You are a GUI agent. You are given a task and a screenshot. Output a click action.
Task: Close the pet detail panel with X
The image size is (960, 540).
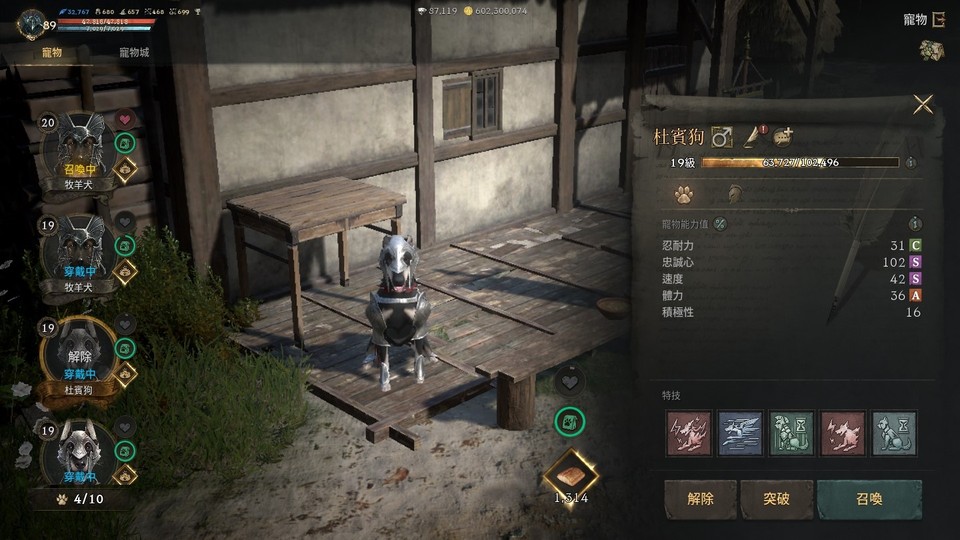(x=922, y=104)
